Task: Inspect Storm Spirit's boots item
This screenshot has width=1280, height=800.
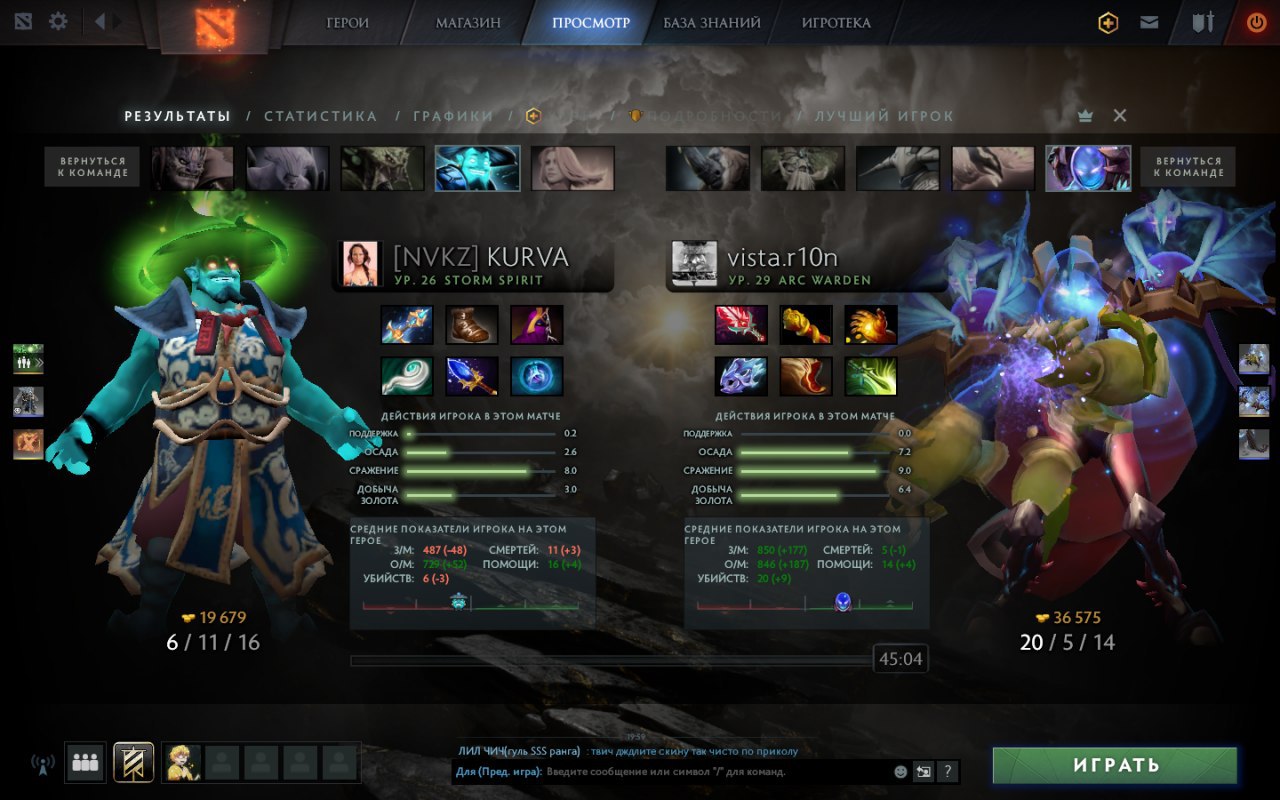Action: click(x=472, y=325)
